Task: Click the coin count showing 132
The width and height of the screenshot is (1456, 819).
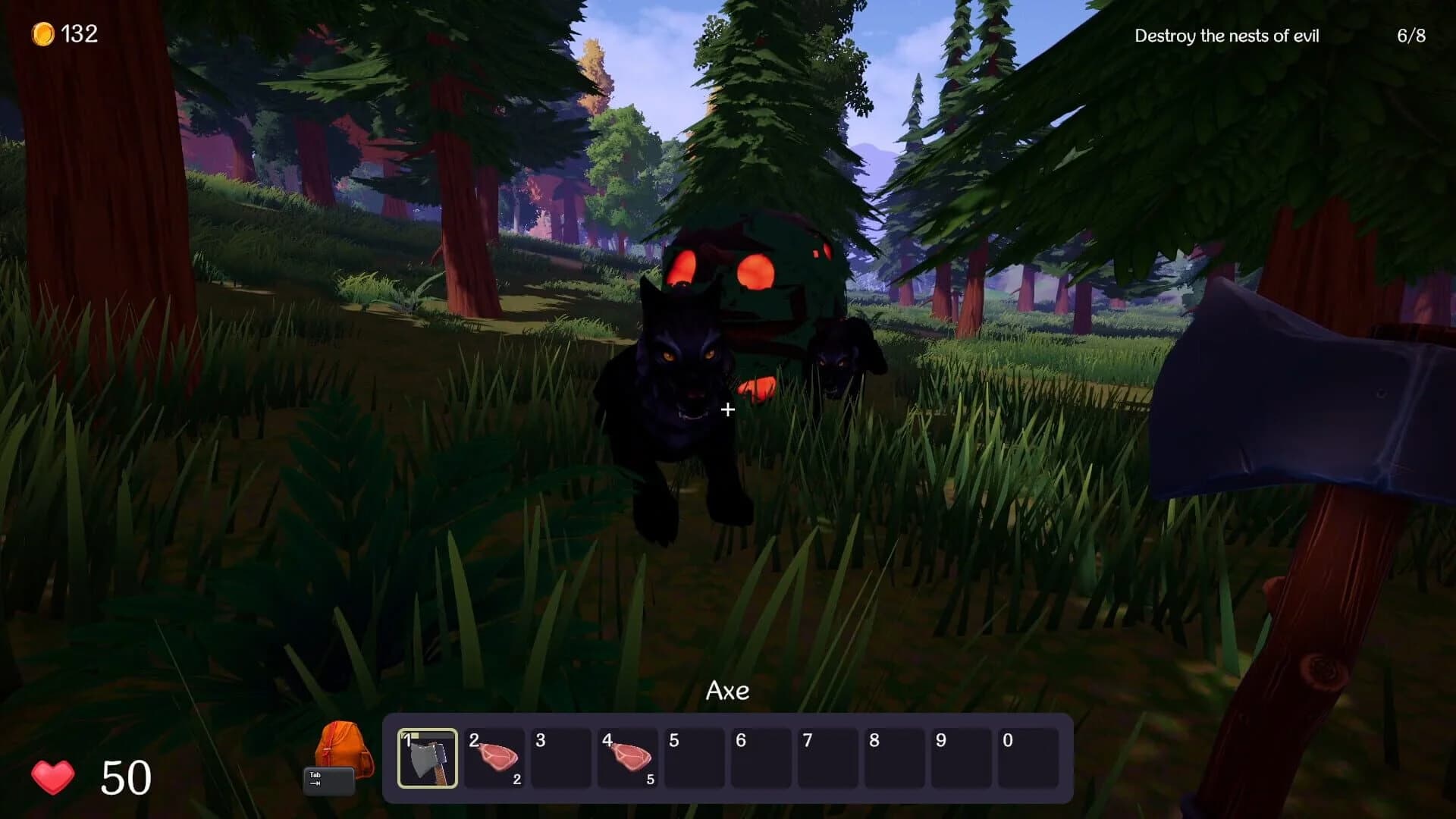Action: pos(81,33)
